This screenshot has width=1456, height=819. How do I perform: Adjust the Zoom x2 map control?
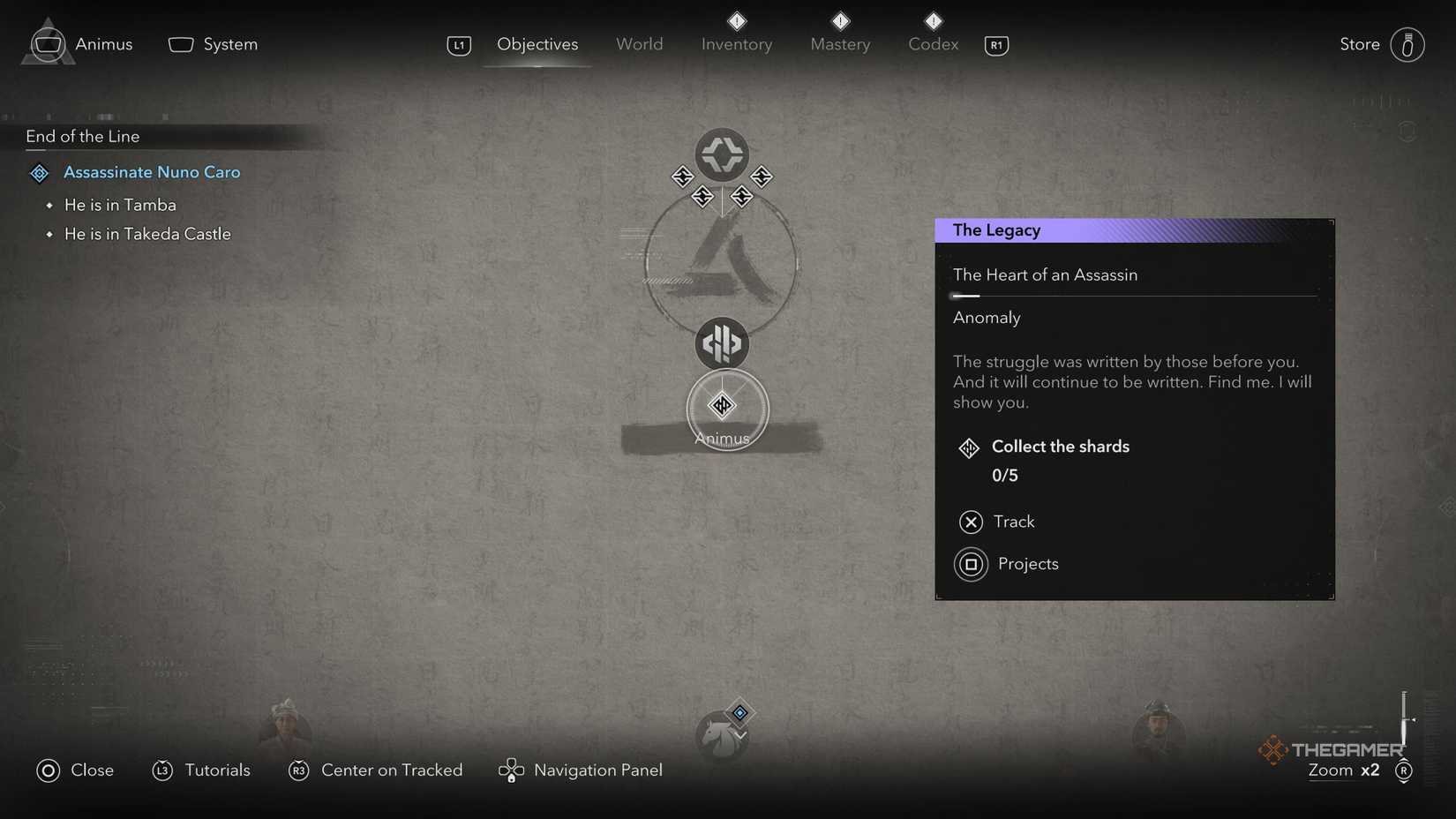pyautogui.click(x=1342, y=770)
